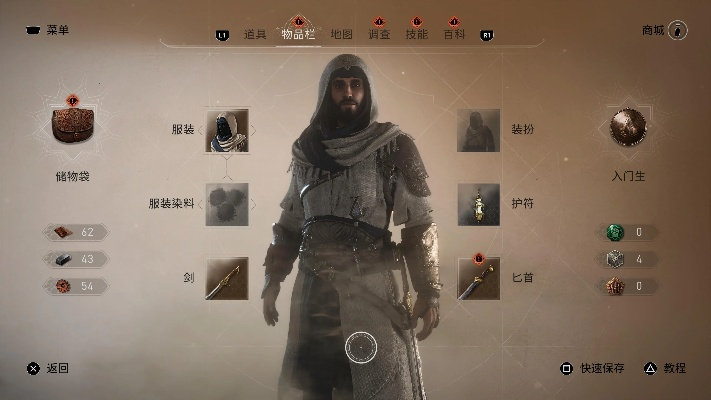
Task: Switch to the 调查 tab
Action: [379, 34]
